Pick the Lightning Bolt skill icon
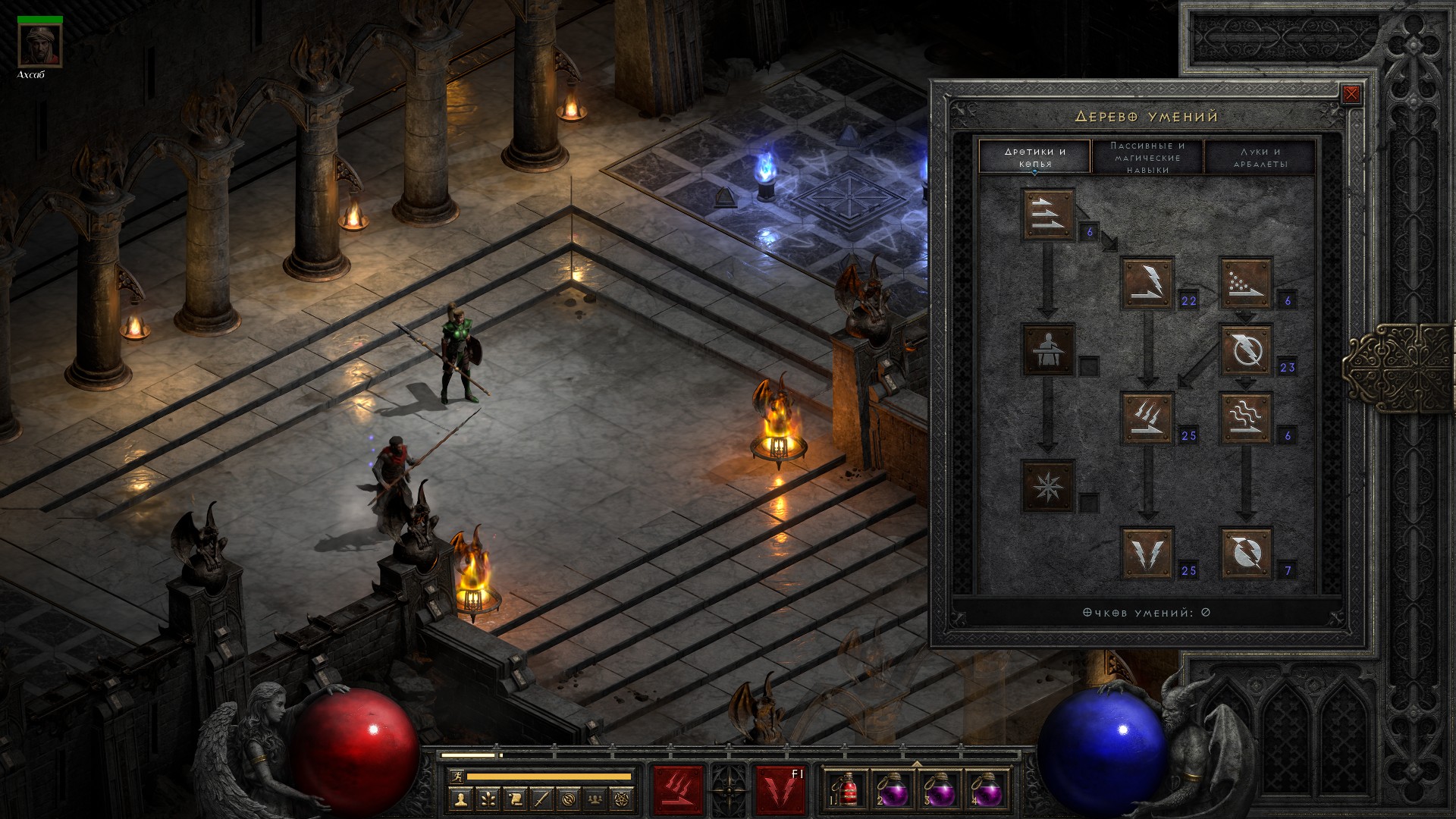The width and height of the screenshot is (1456, 819). point(1245,350)
